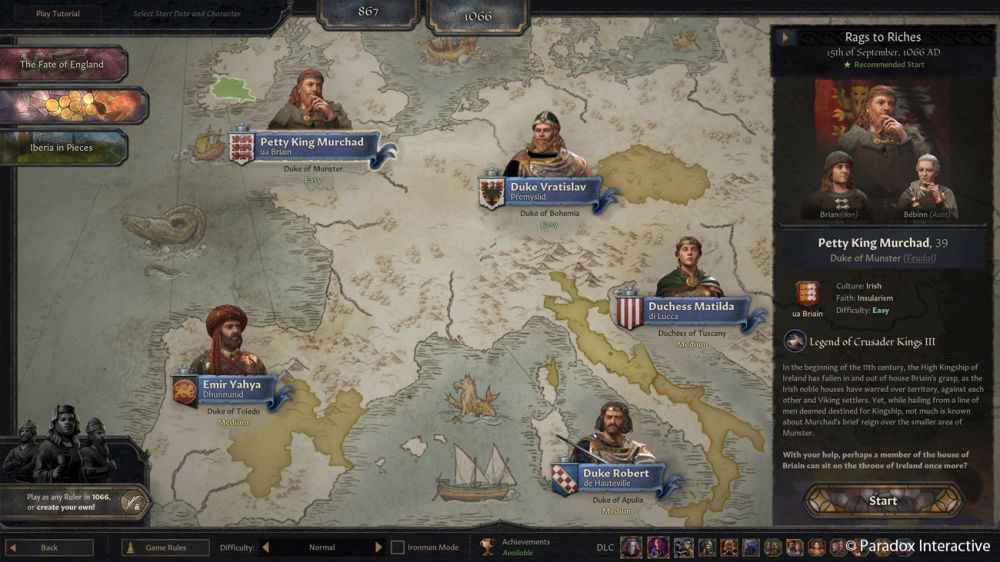Select Petty King Murchad's map banner
Screen dimensions: 1000x562
point(312,143)
